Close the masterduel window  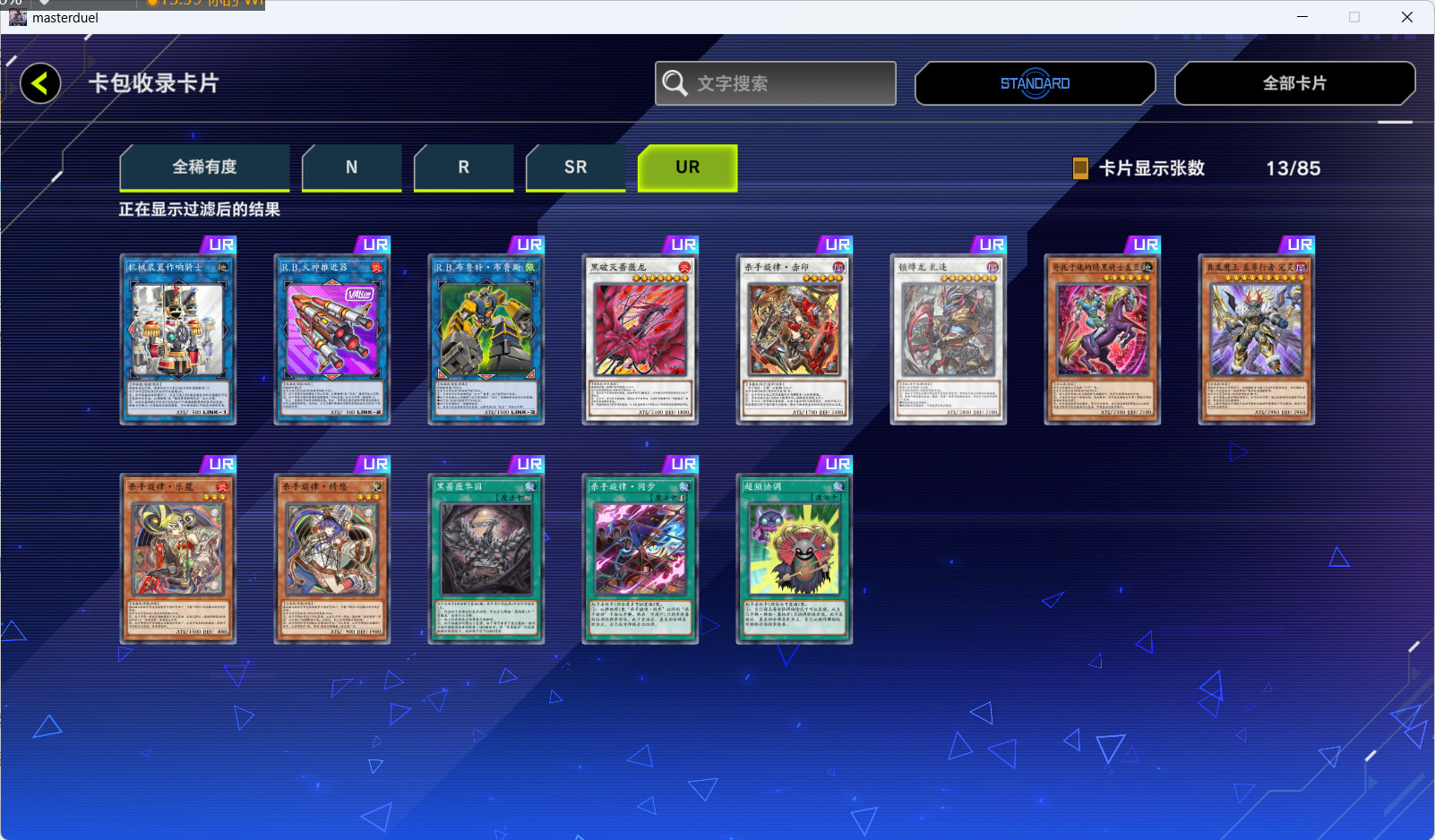[1406, 17]
